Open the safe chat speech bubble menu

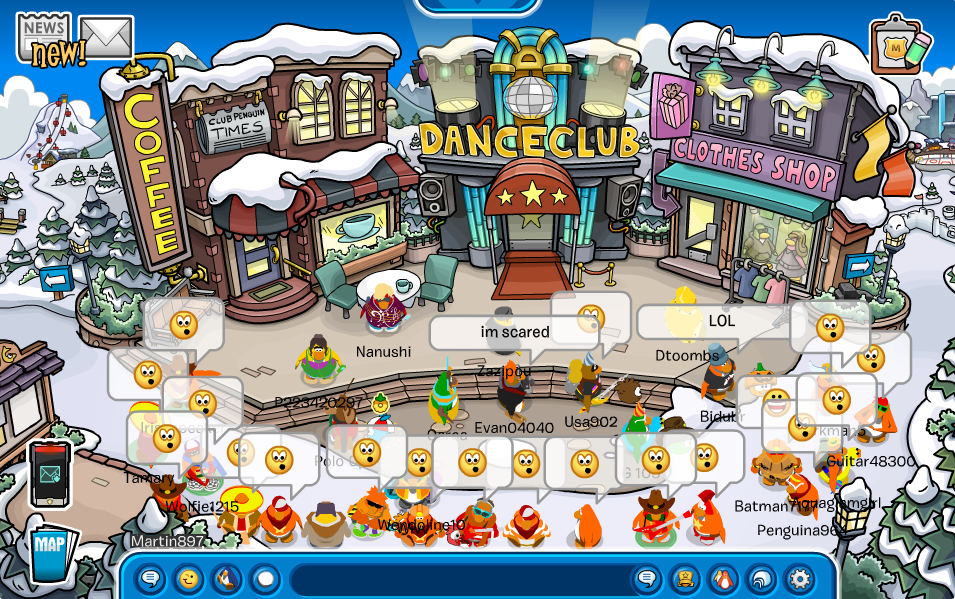click(150, 578)
